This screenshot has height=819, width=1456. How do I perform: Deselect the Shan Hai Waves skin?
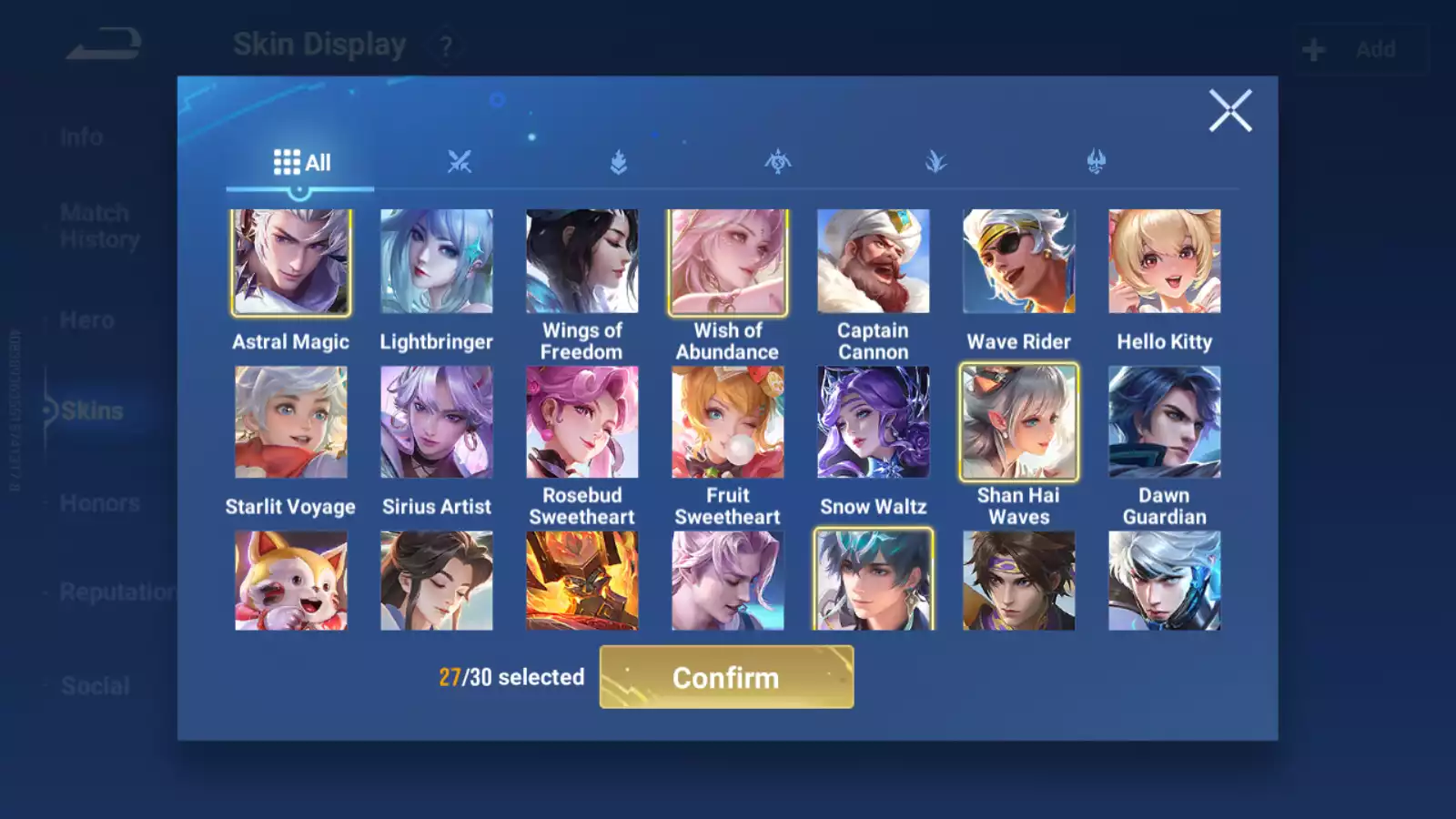[x=1018, y=421]
